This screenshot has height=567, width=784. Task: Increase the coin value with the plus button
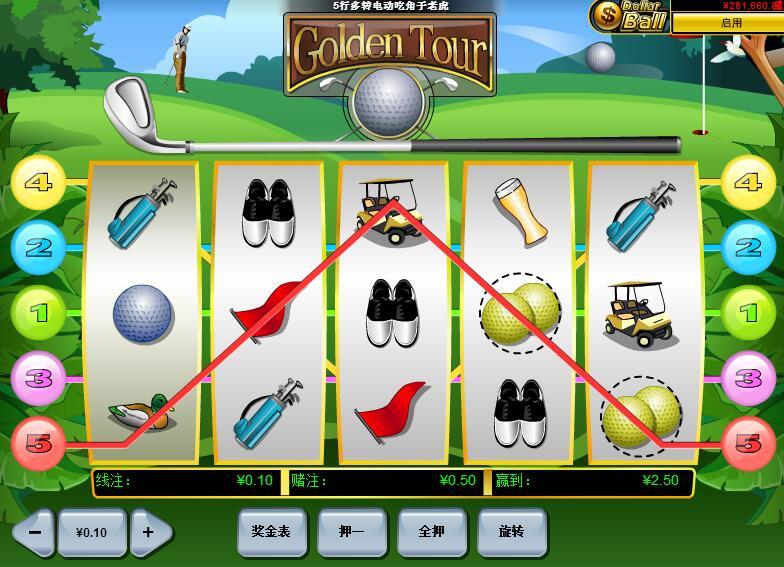(149, 532)
